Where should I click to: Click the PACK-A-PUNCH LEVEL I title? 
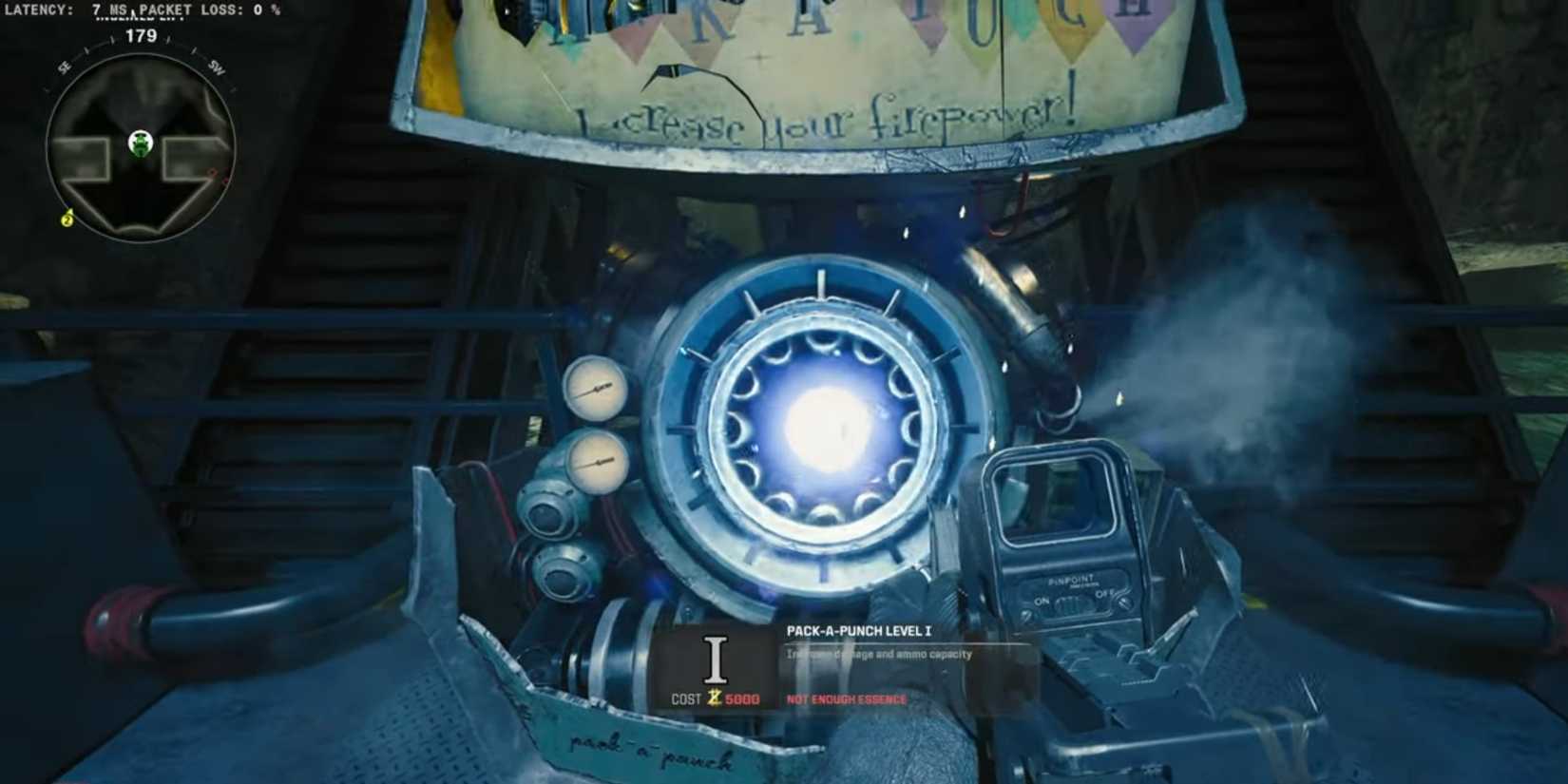point(860,628)
